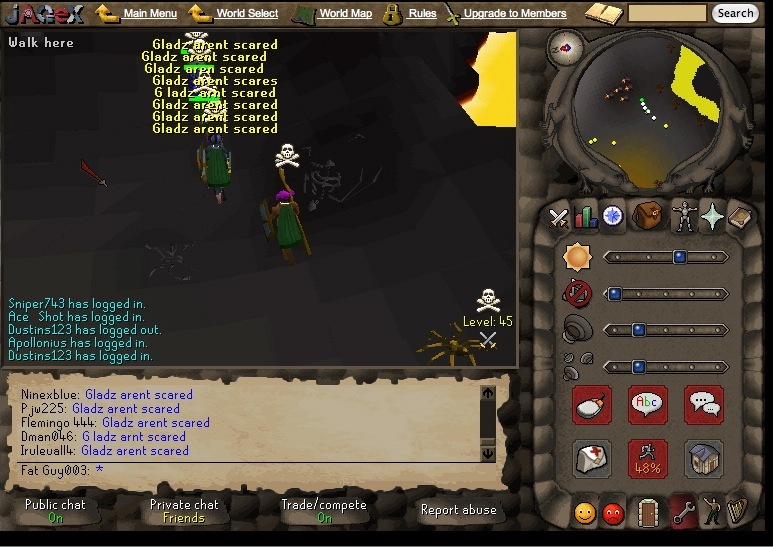773x547 pixels.
Task: Toggle the mouse buttons option
Action: (x=592, y=404)
